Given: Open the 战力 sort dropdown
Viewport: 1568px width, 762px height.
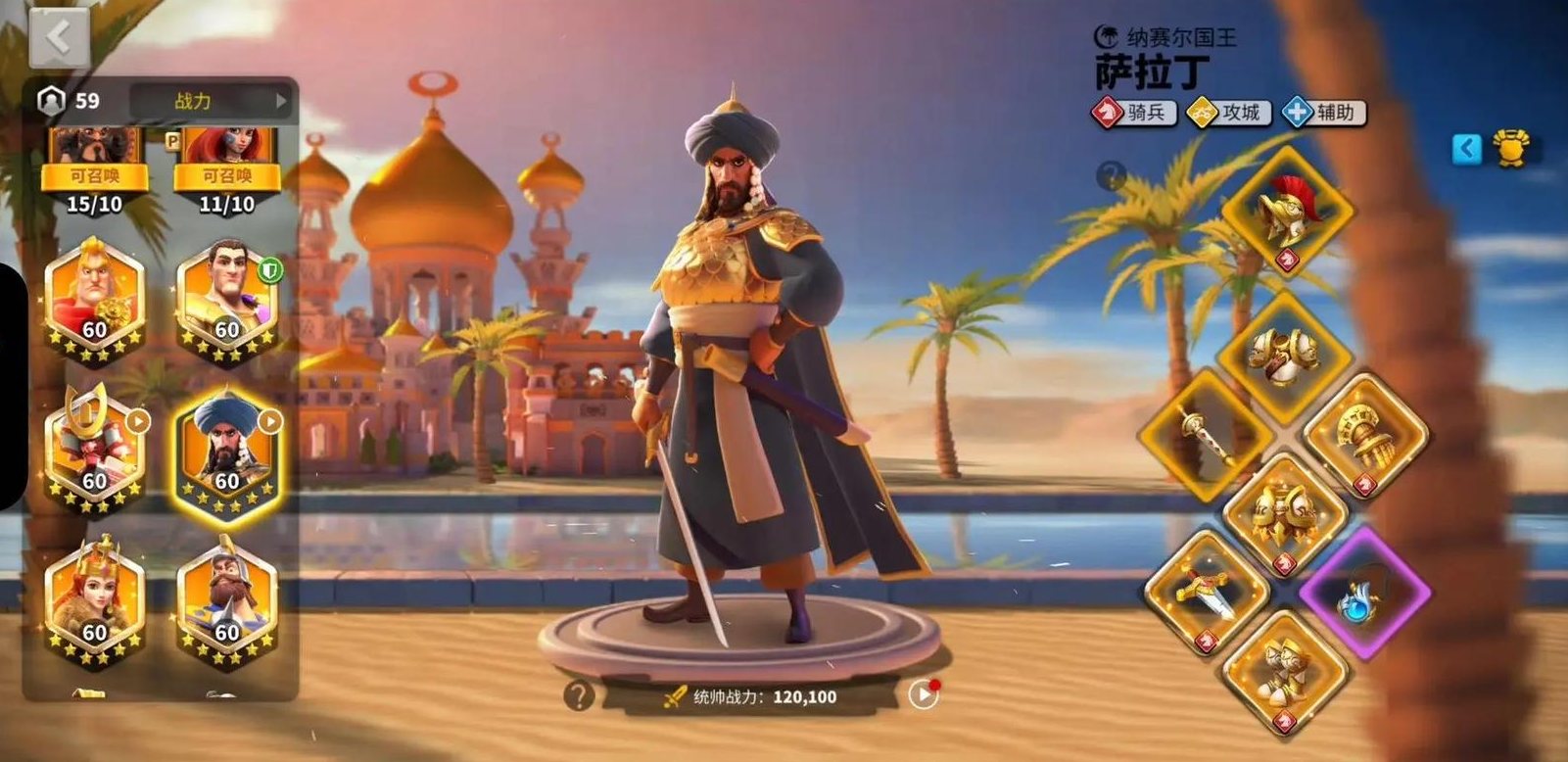Looking at the screenshot, I should pyautogui.click(x=212, y=101).
